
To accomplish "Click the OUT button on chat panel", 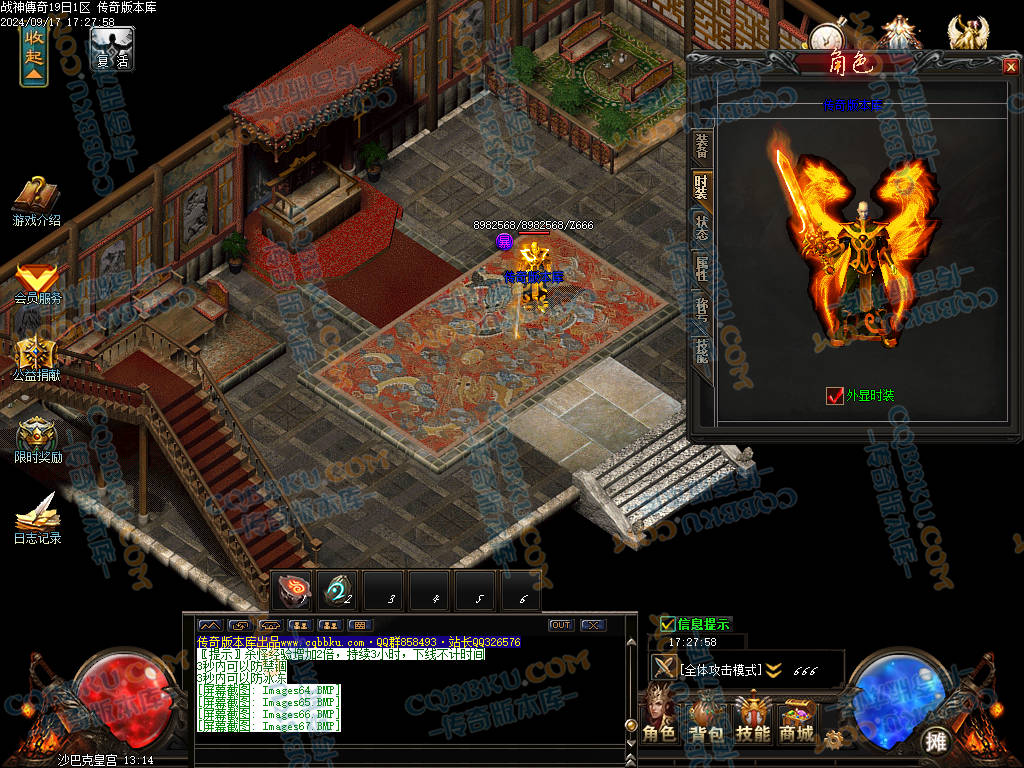I will coord(560,625).
